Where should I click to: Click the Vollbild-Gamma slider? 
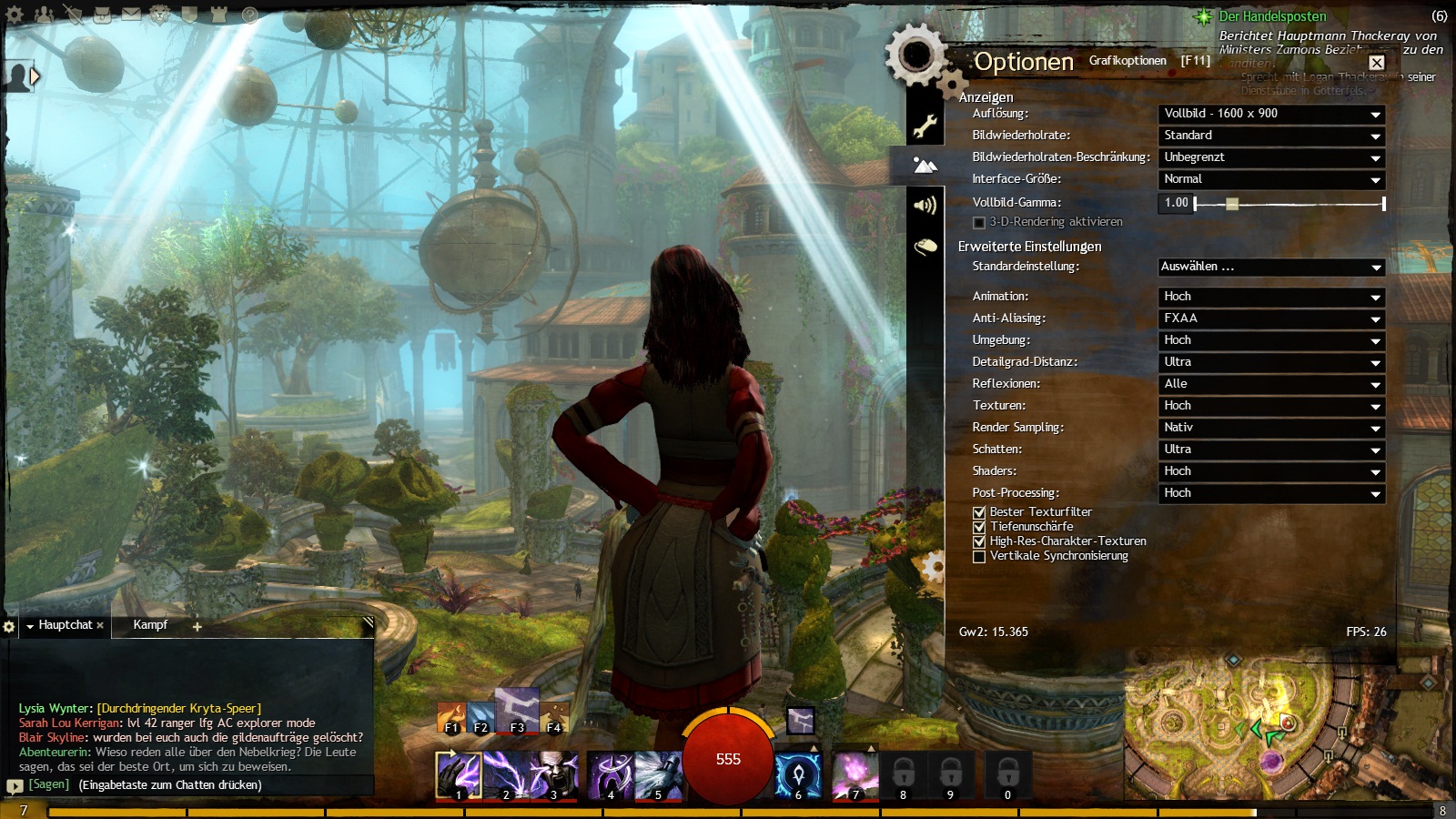pyautogui.click(x=1289, y=204)
